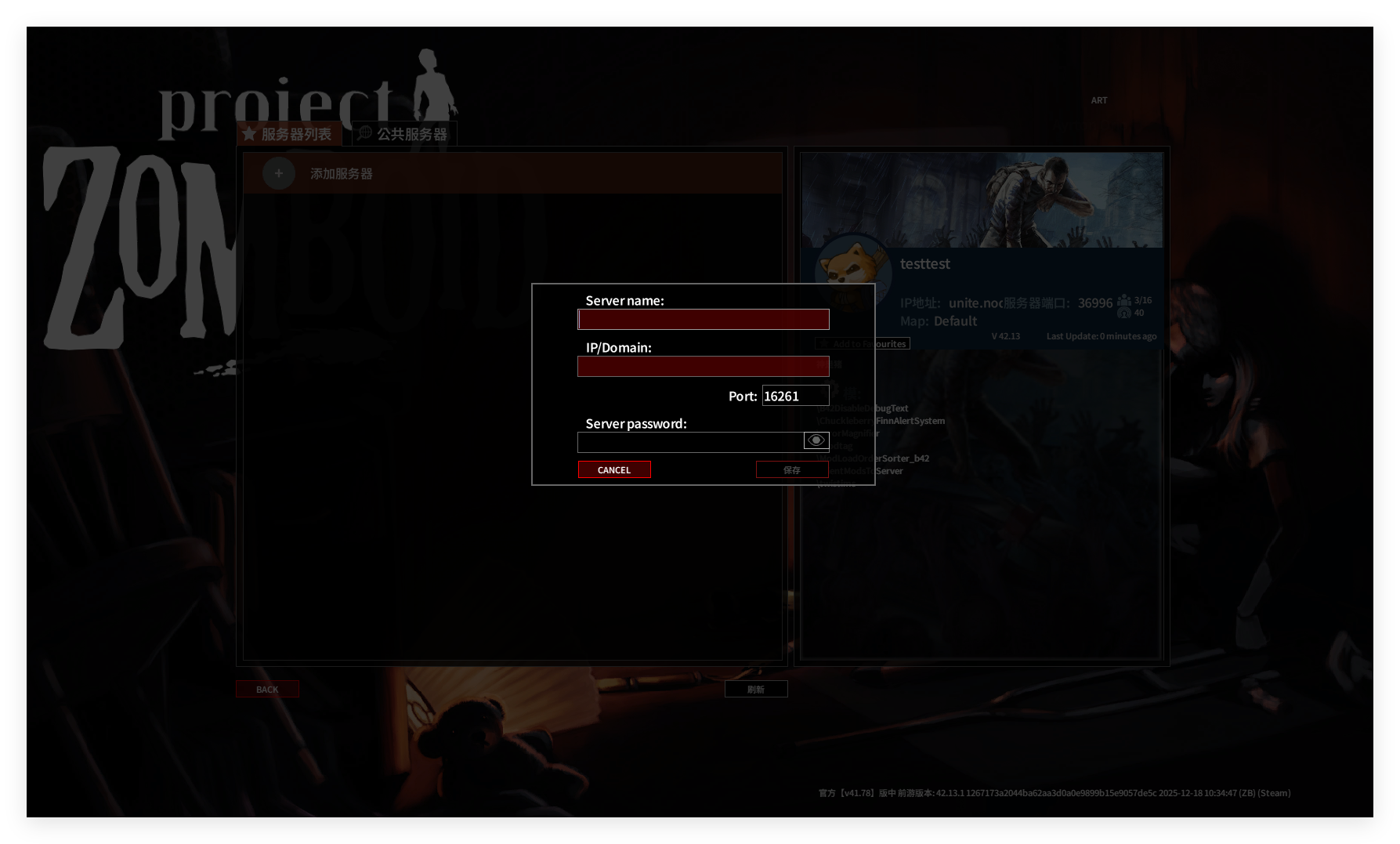The width and height of the screenshot is (1400, 844).
Task: Click the Server name input field
Action: [x=703, y=319]
